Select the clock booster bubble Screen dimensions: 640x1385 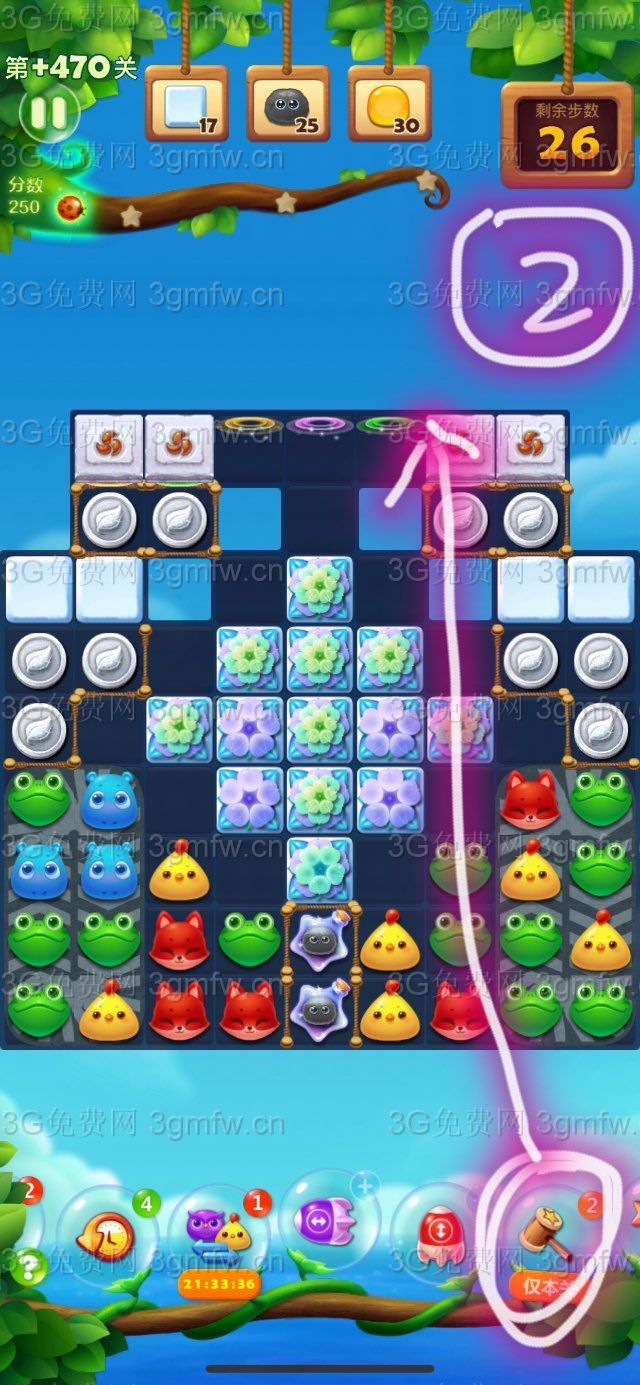click(x=104, y=1237)
